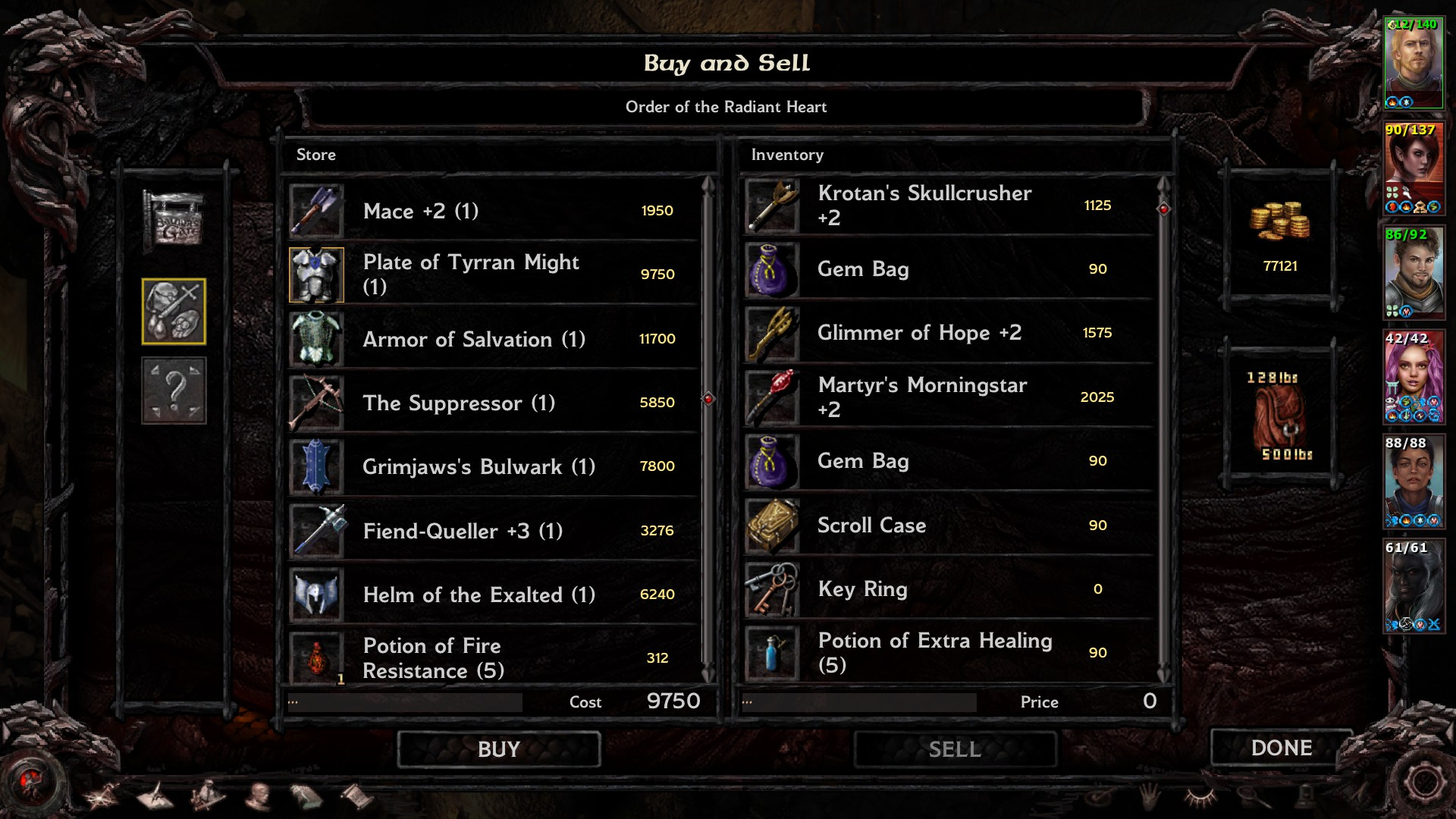Select Mace +2 in the store list
The height and width of the screenshot is (819, 1456).
click(x=493, y=211)
